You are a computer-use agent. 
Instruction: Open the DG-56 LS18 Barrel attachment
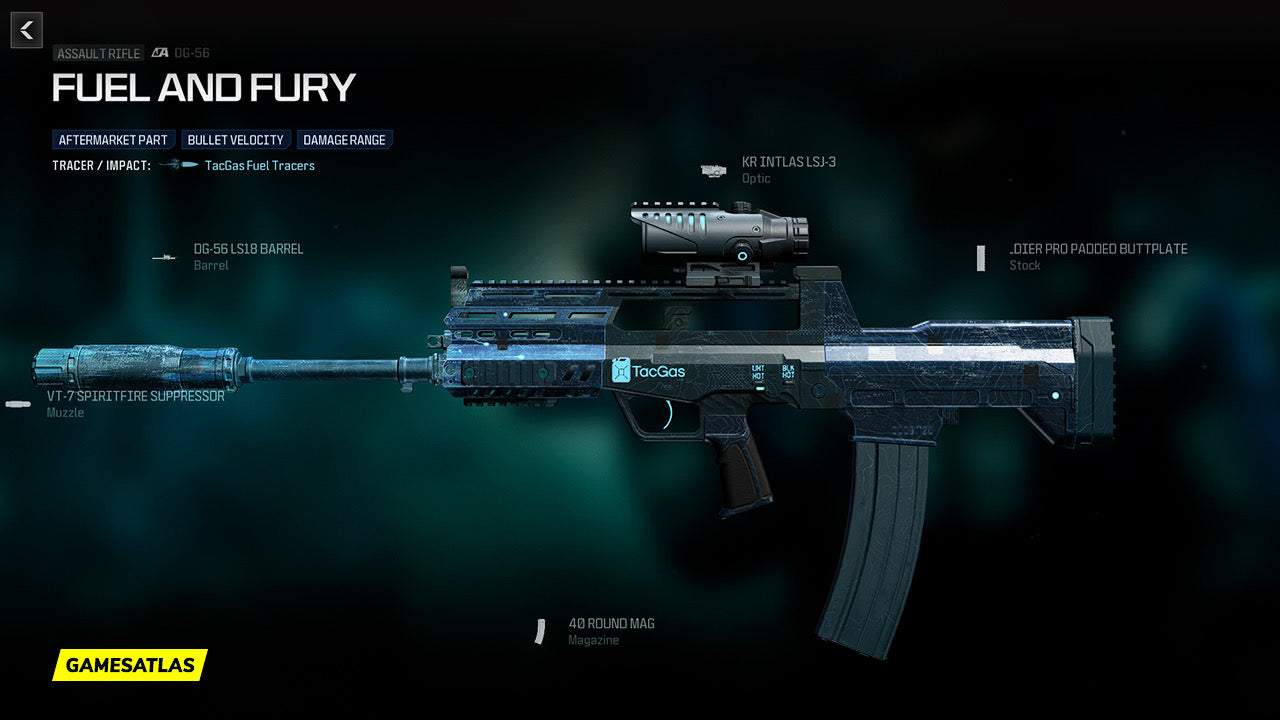point(248,249)
